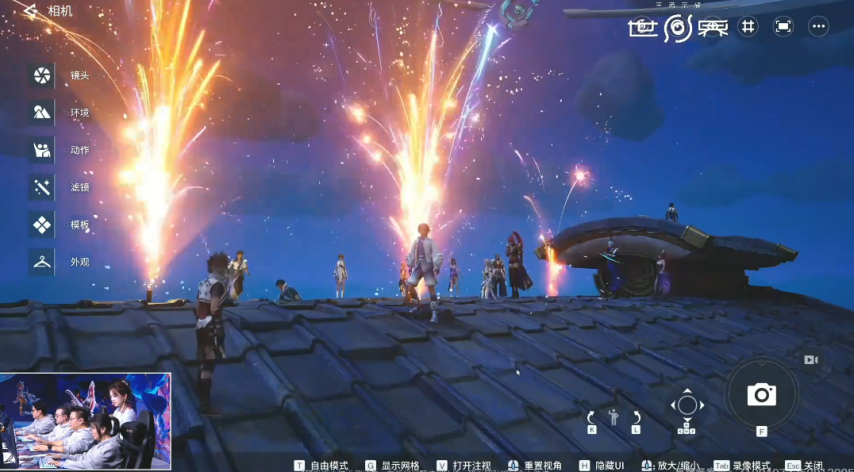Screen dimensions: 854x472
Task: Select the 动作 pose category
Action: pos(42,150)
